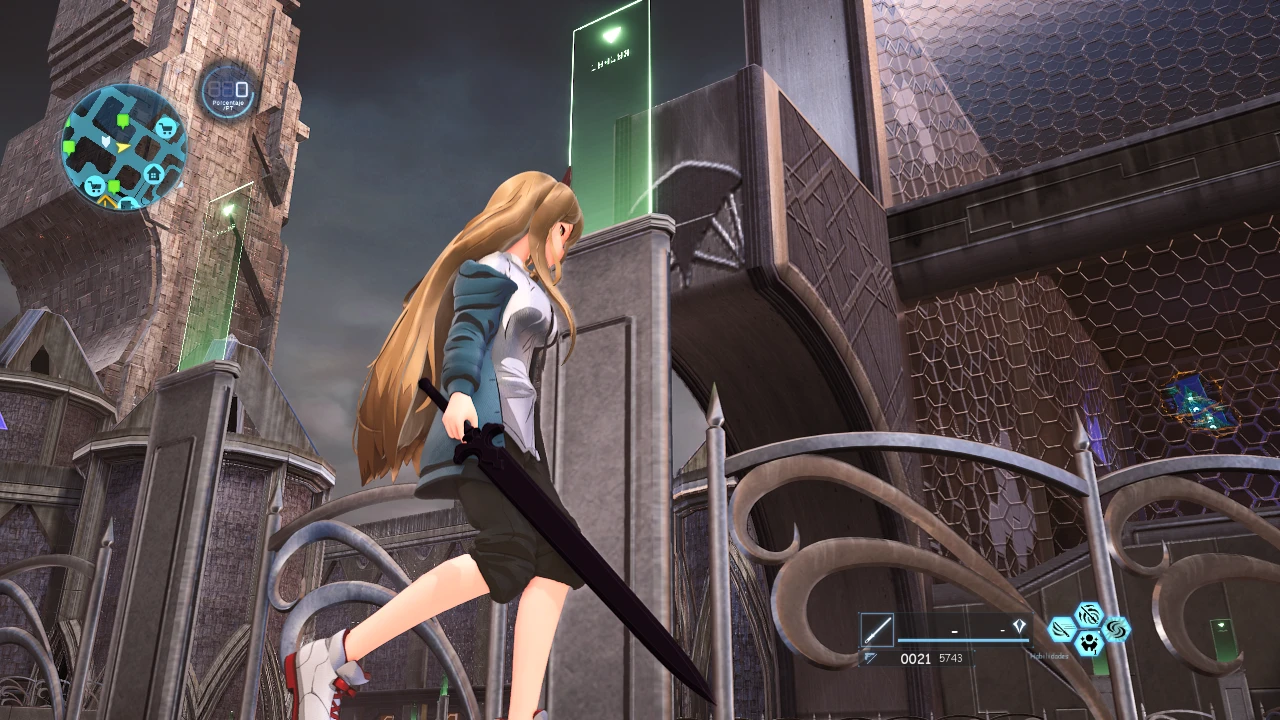Activate the spiral vortex skill

pos(1115,630)
